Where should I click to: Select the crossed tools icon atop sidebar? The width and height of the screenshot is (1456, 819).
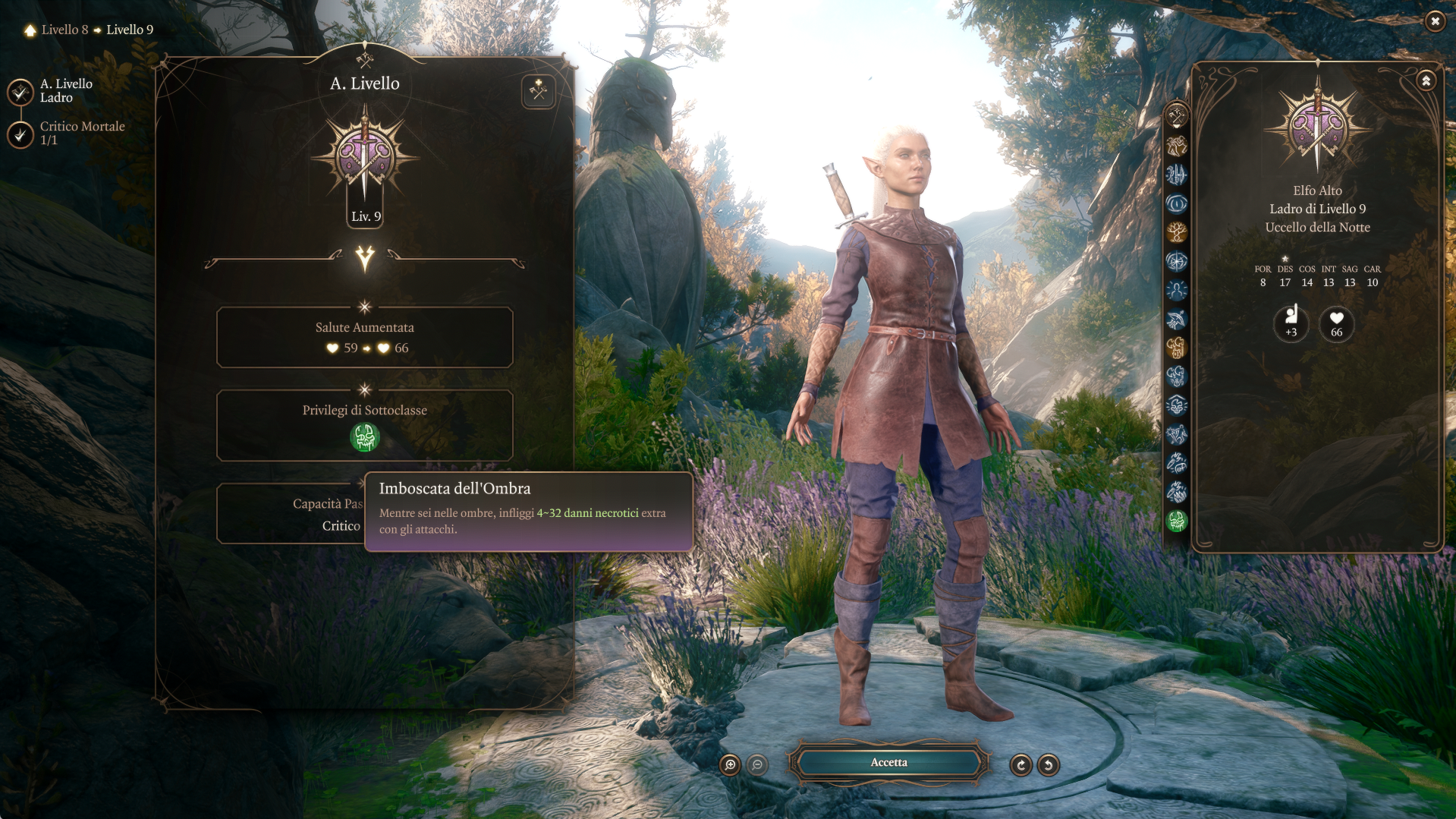tap(1176, 117)
